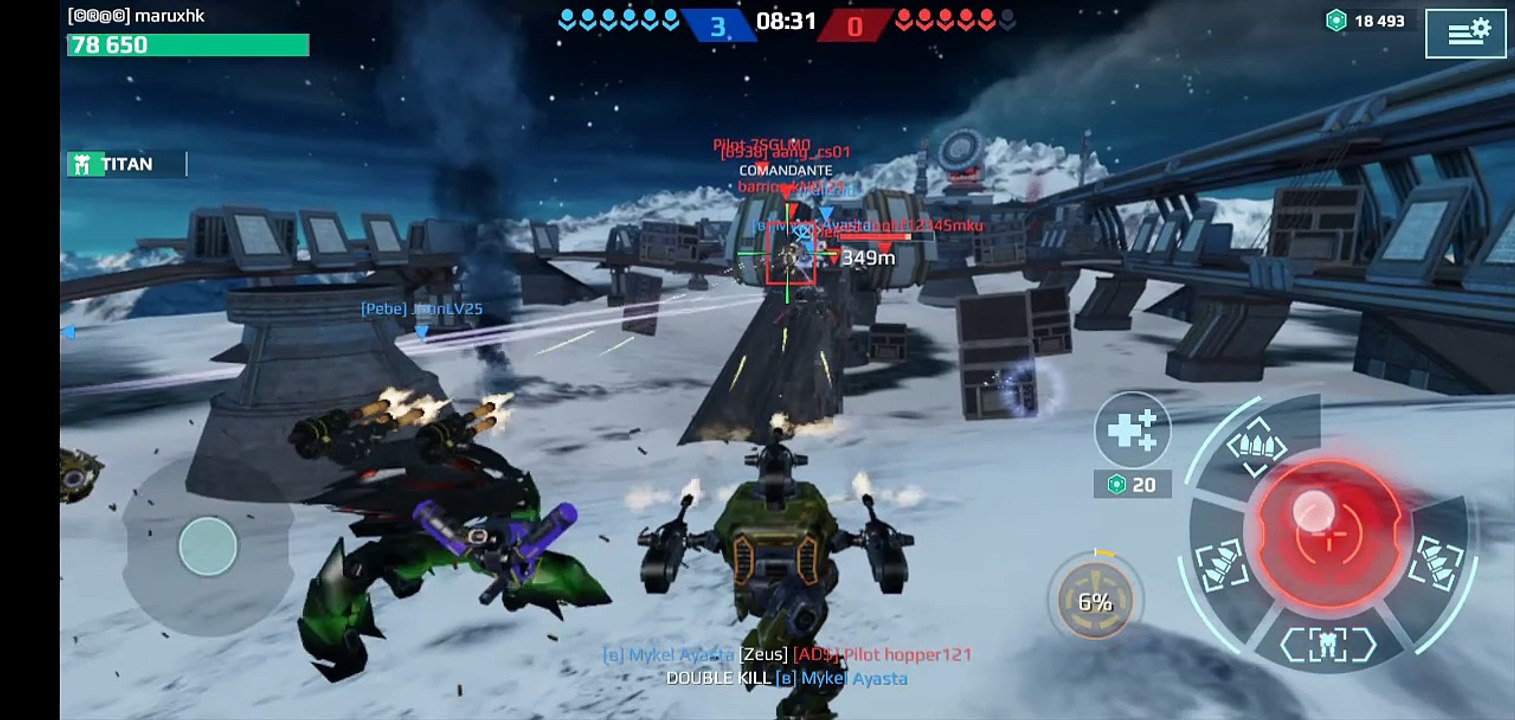Activate the 6% charged ability button

coord(1095,601)
